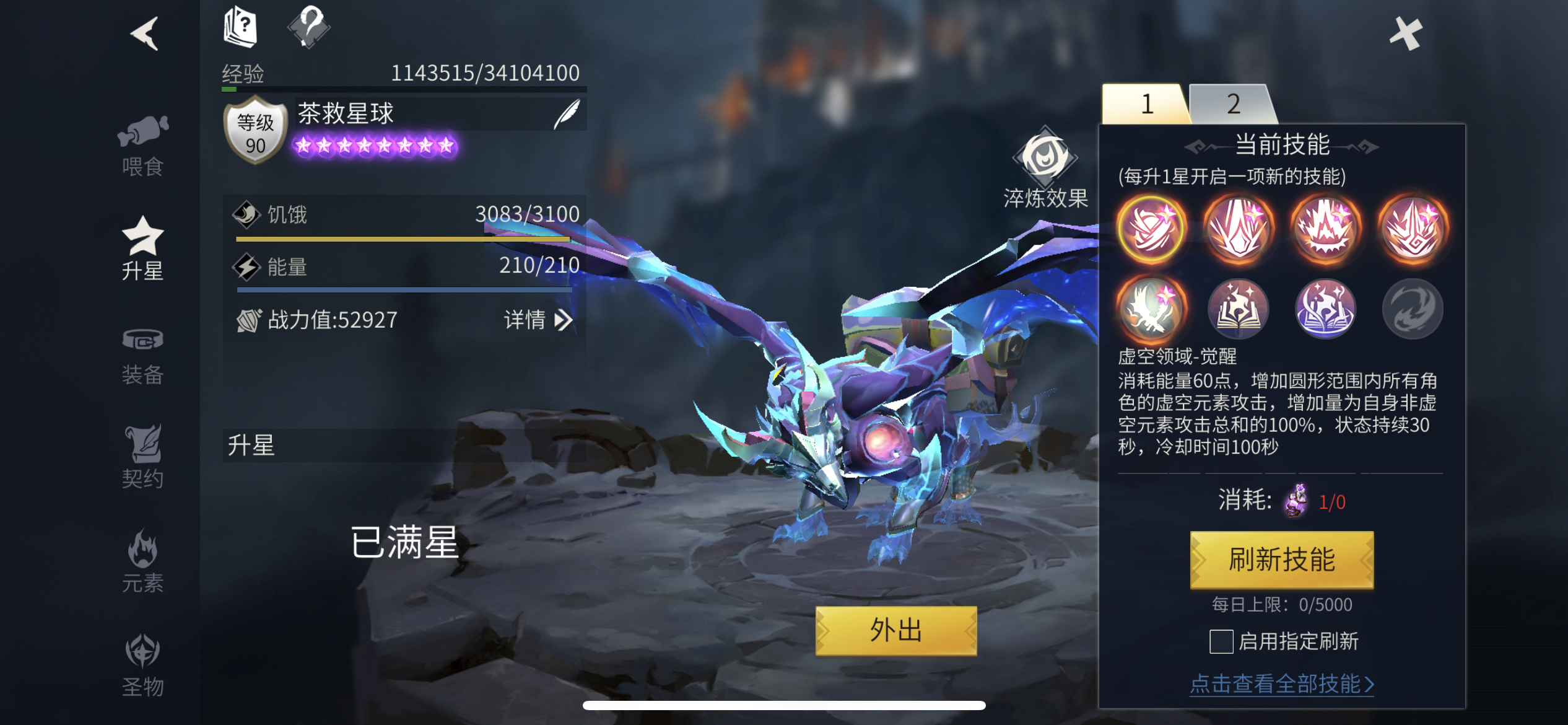Edit the pet name with the feather
Screen dimensions: 1568x725
pyautogui.click(x=567, y=114)
